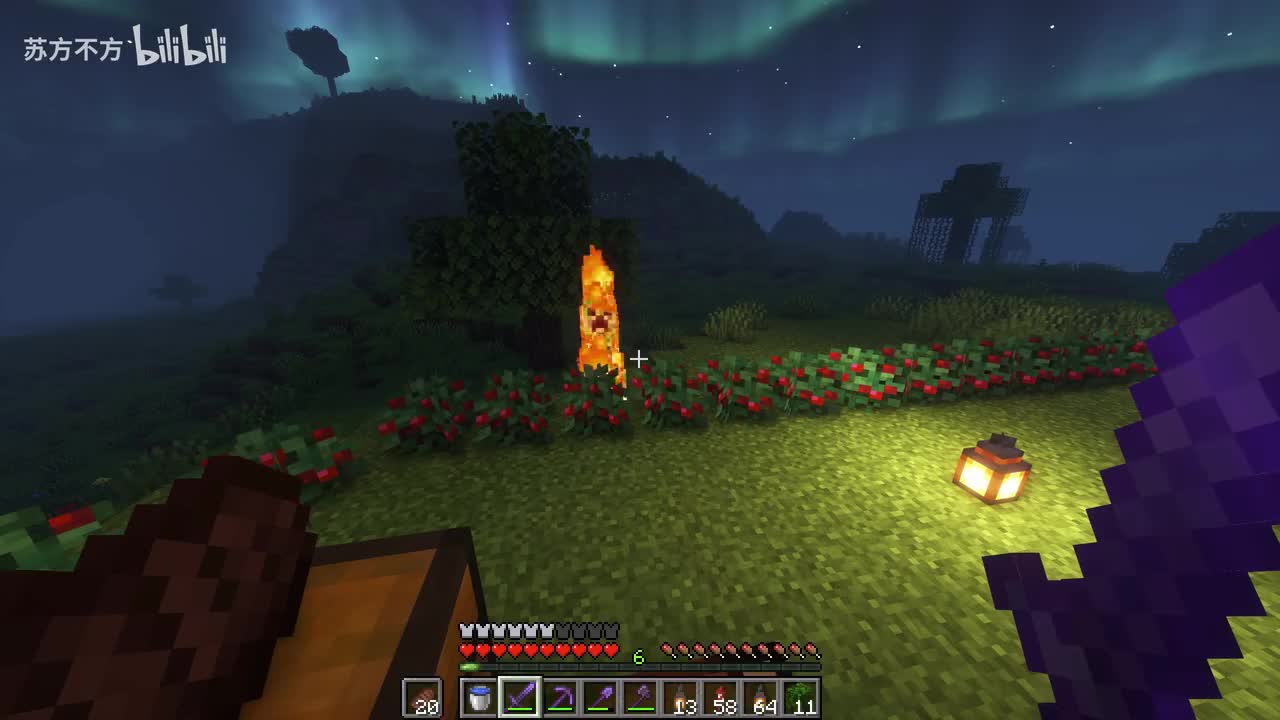Pick the sweet berries stack of 58
This screenshot has width=1280, height=720.
(x=721, y=697)
